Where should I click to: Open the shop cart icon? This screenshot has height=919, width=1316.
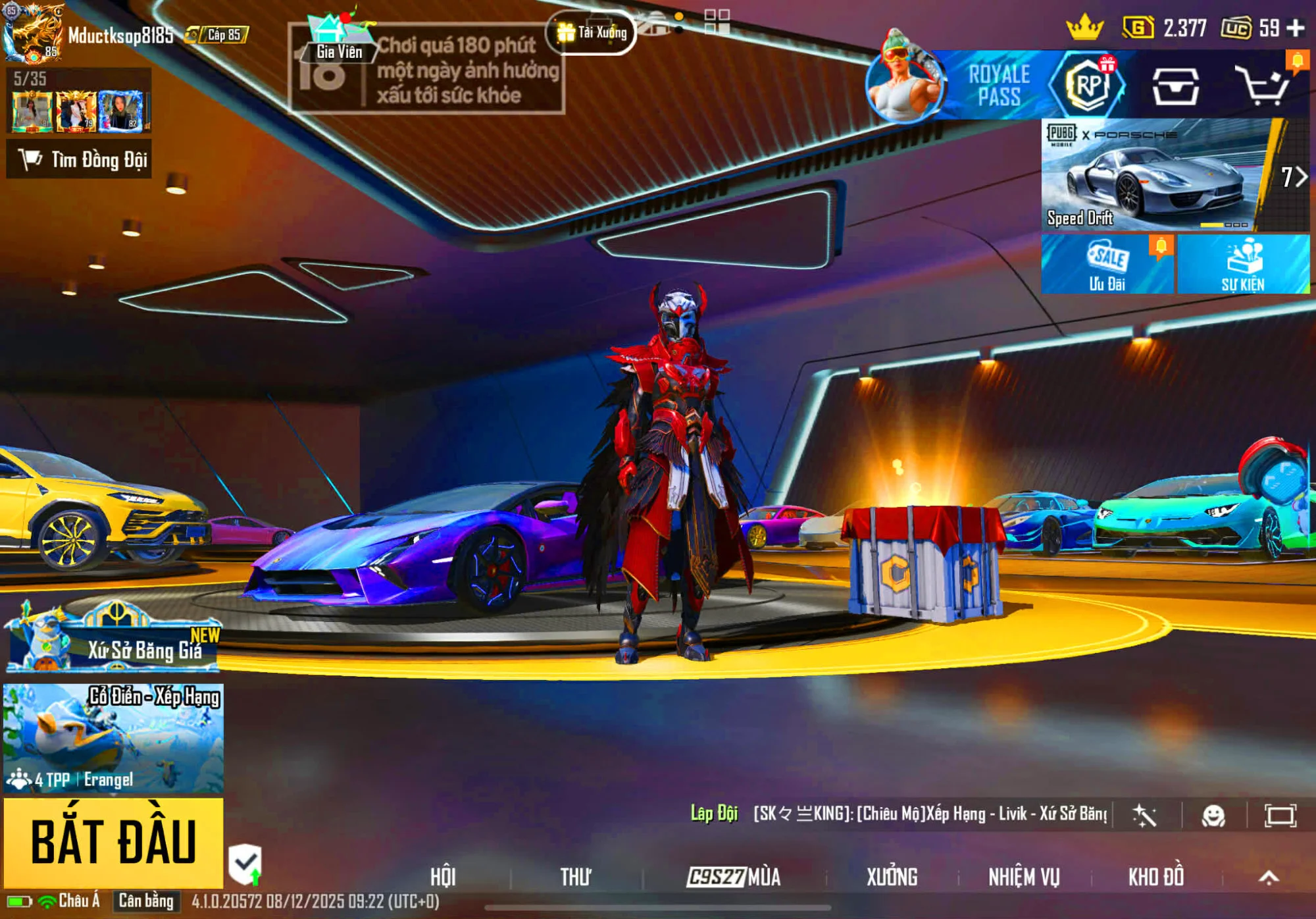(1262, 86)
